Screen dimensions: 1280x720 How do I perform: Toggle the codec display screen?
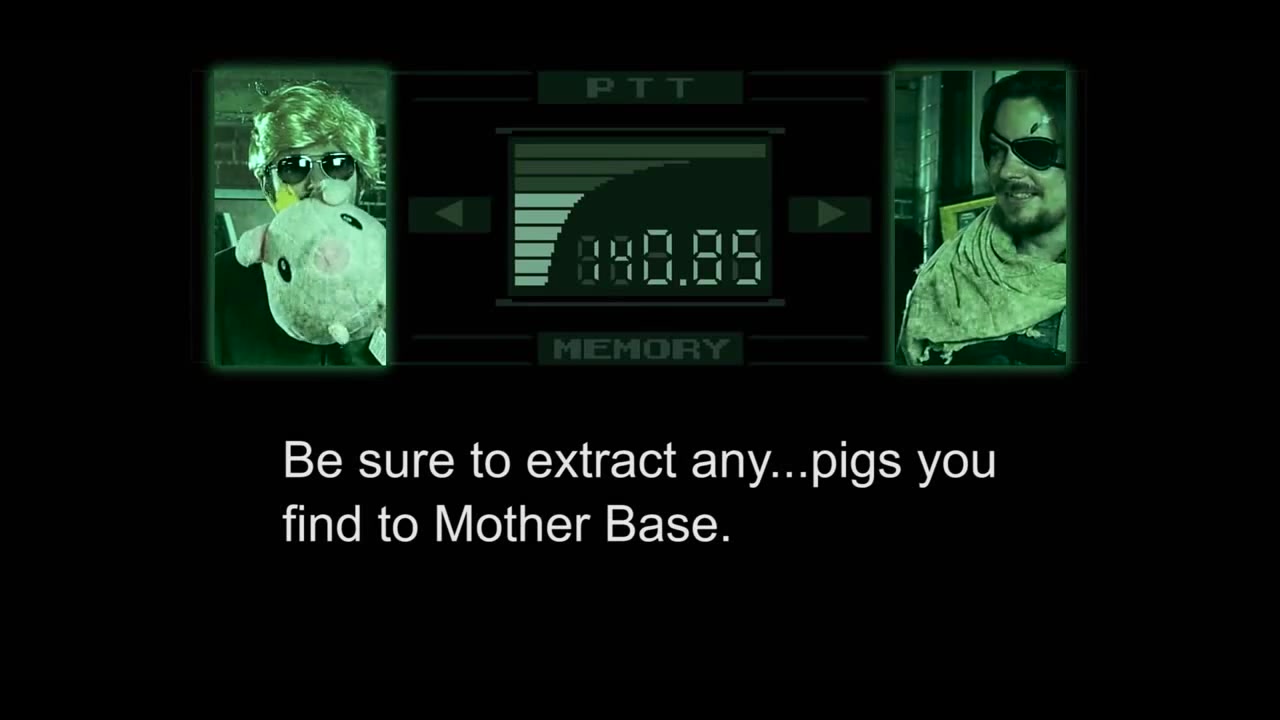[640, 215]
